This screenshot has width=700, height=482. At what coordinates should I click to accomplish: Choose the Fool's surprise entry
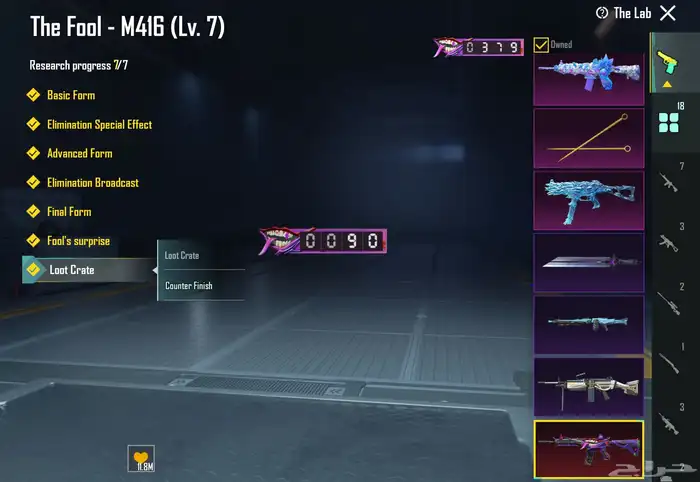click(78, 241)
